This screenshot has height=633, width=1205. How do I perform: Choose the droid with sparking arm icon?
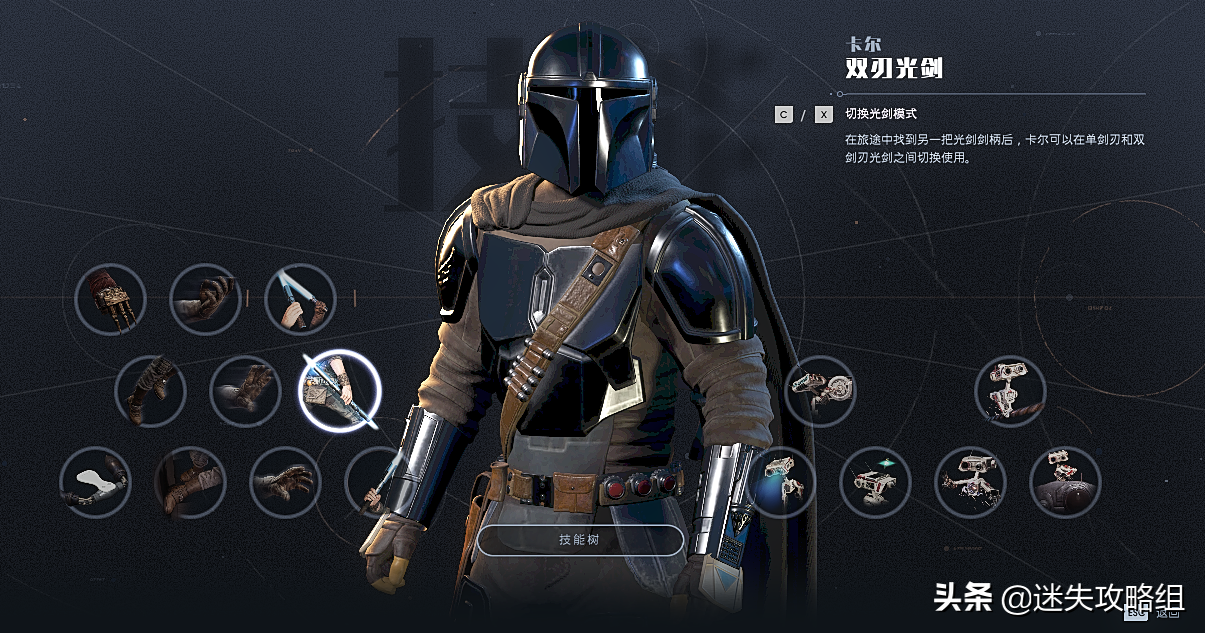coord(970,482)
